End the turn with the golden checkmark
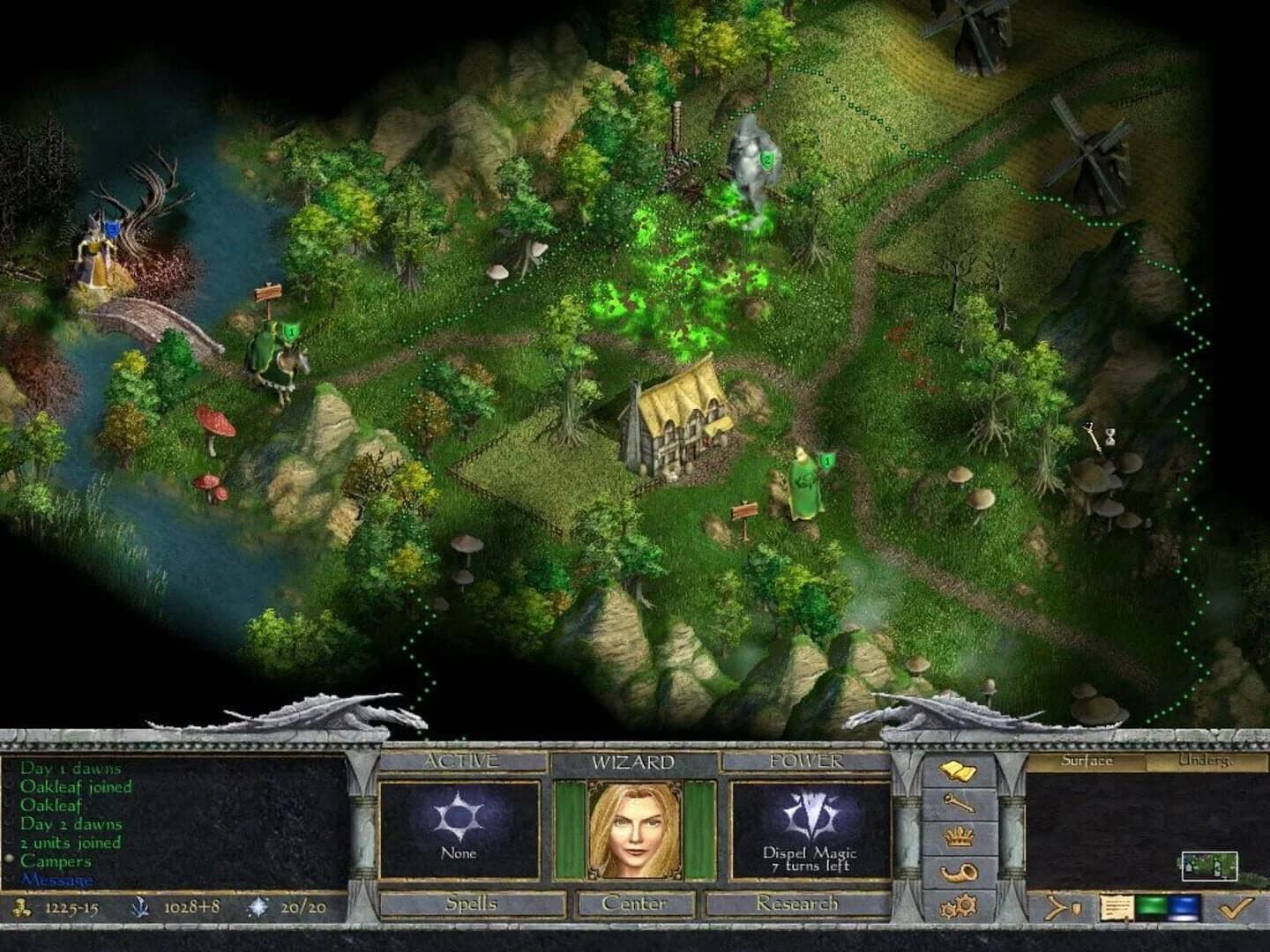The image size is (1270, 952). pos(1234,907)
